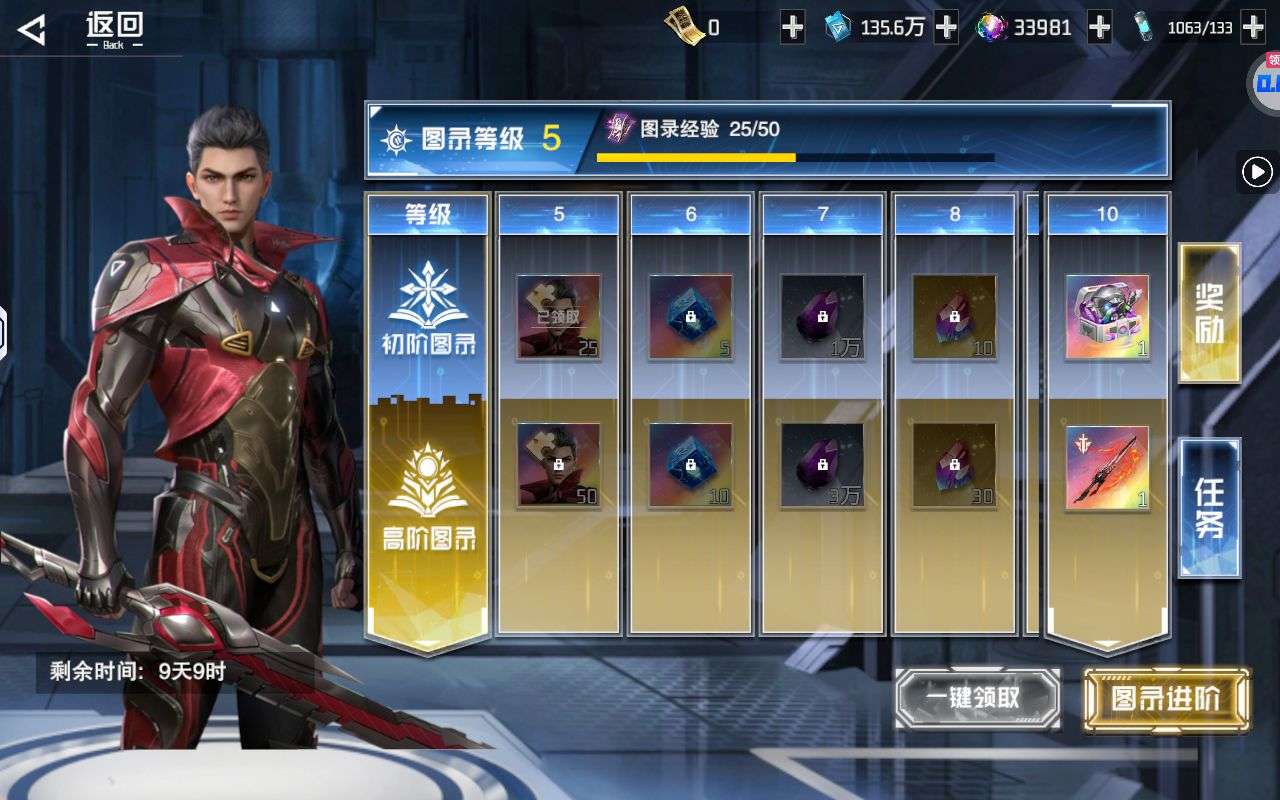1280x800 pixels.
Task: Click the plus next to the energy capsules
Action: [1252, 27]
